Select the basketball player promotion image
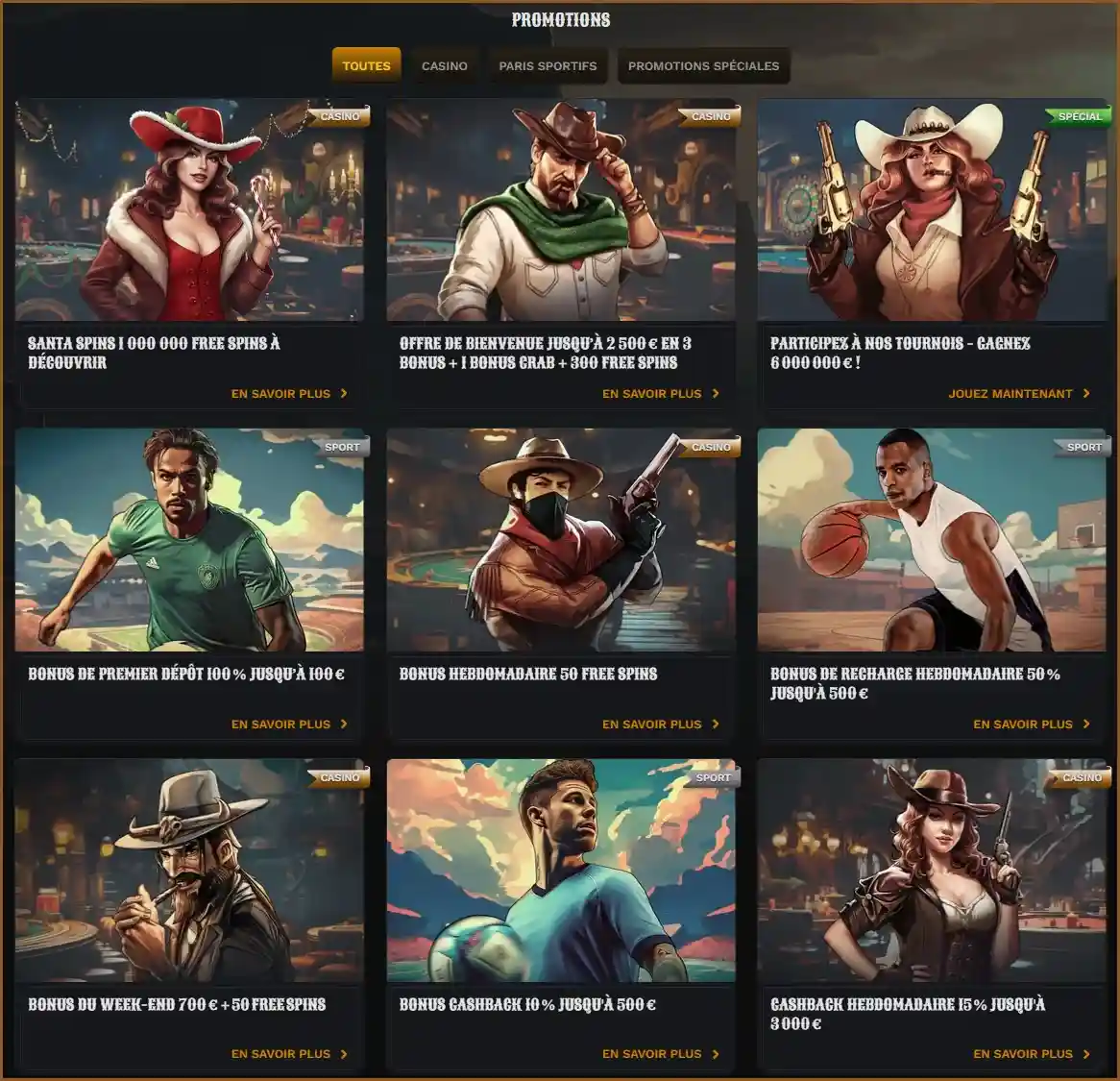Screen dimensions: 1120x1081 pyautogui.click(x=932, y=540)
